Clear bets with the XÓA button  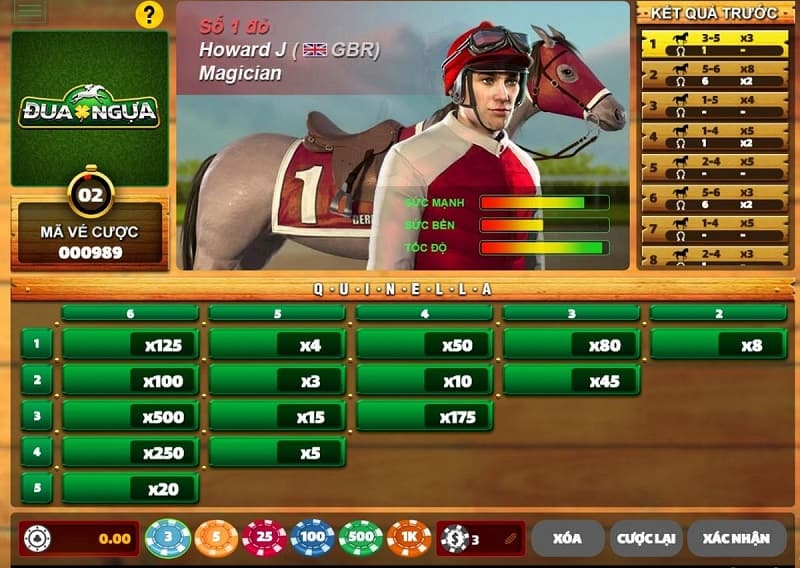click(567, 538)
